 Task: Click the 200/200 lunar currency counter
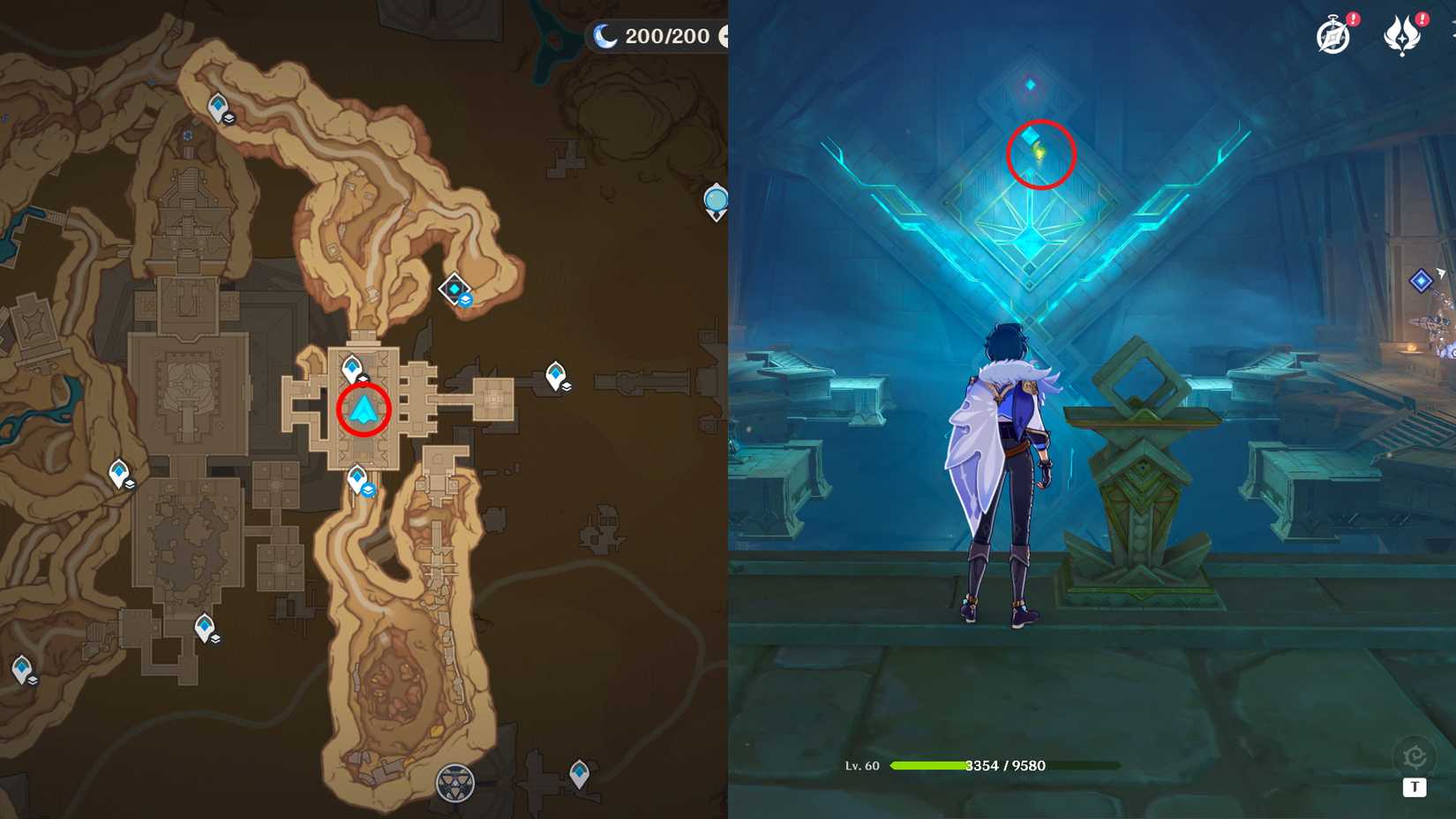668,36
